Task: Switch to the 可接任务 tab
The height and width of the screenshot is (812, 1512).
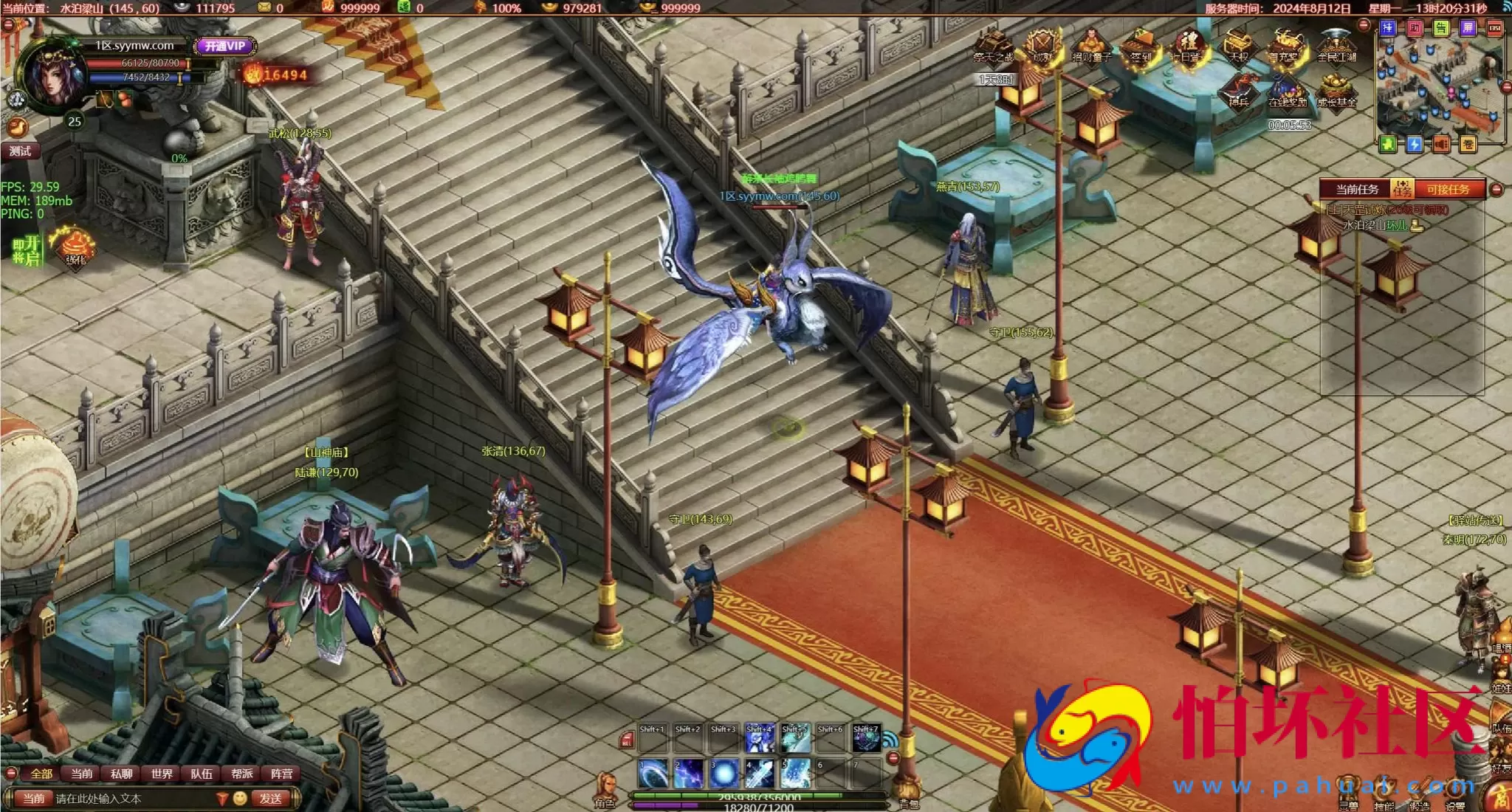Action: coord(1447,190)
